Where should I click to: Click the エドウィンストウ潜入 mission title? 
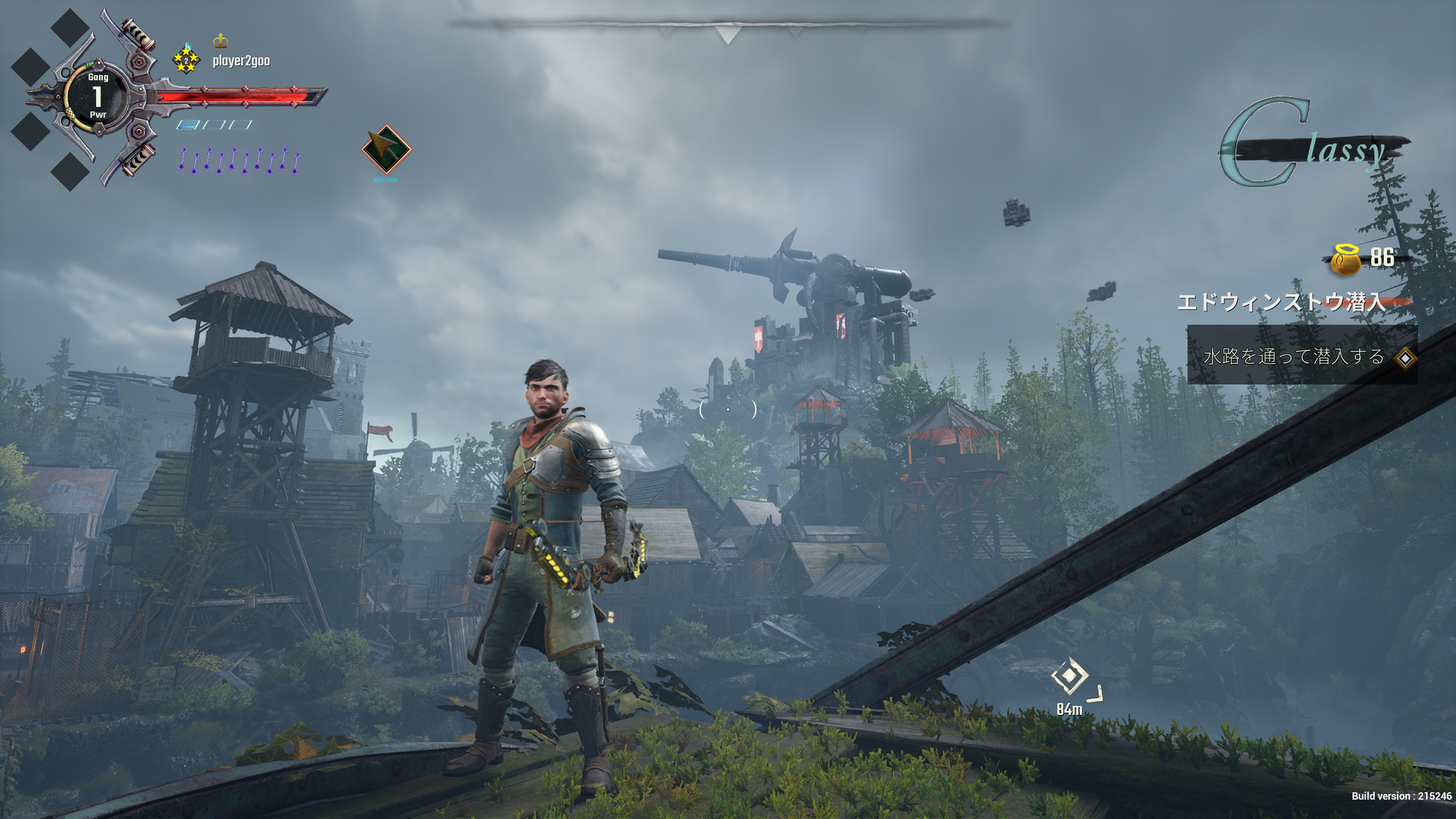click(1281, 302)
